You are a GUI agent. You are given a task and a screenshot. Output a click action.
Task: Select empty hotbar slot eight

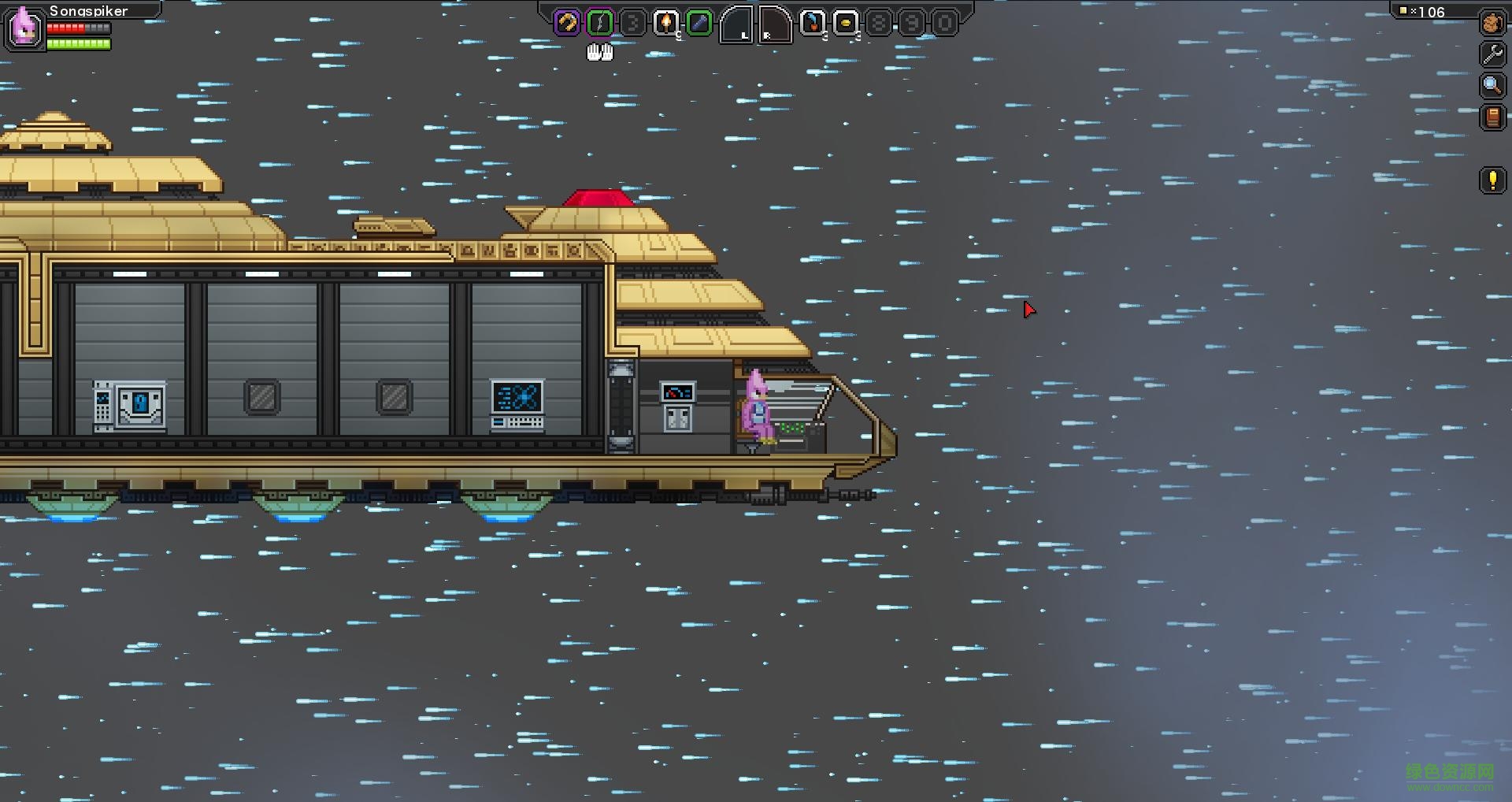pyautogui.click(x=880, y=22)
